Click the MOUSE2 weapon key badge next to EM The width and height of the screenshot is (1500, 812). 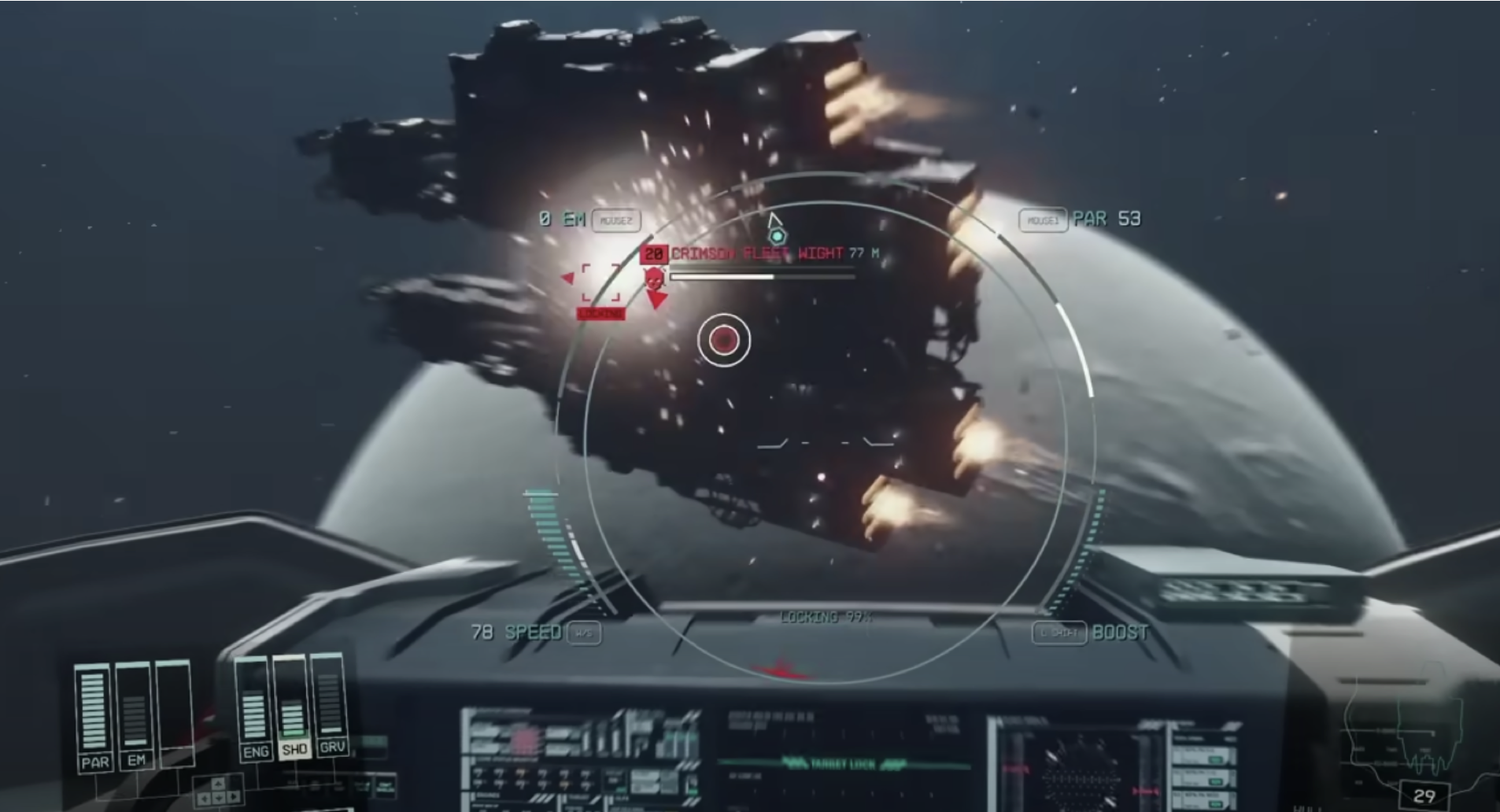click(618, 220)
